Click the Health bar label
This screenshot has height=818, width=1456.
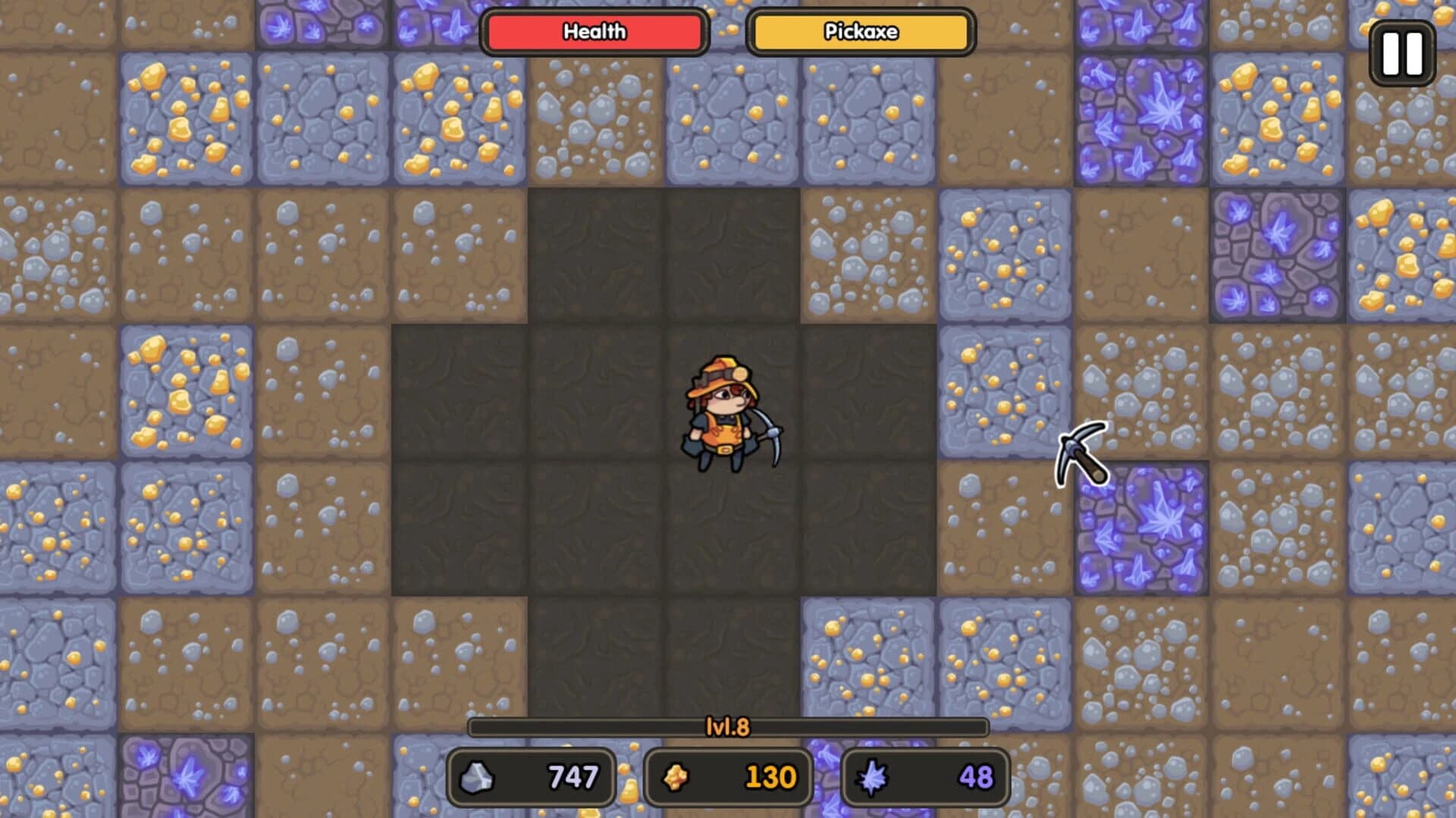pos(594,32)
